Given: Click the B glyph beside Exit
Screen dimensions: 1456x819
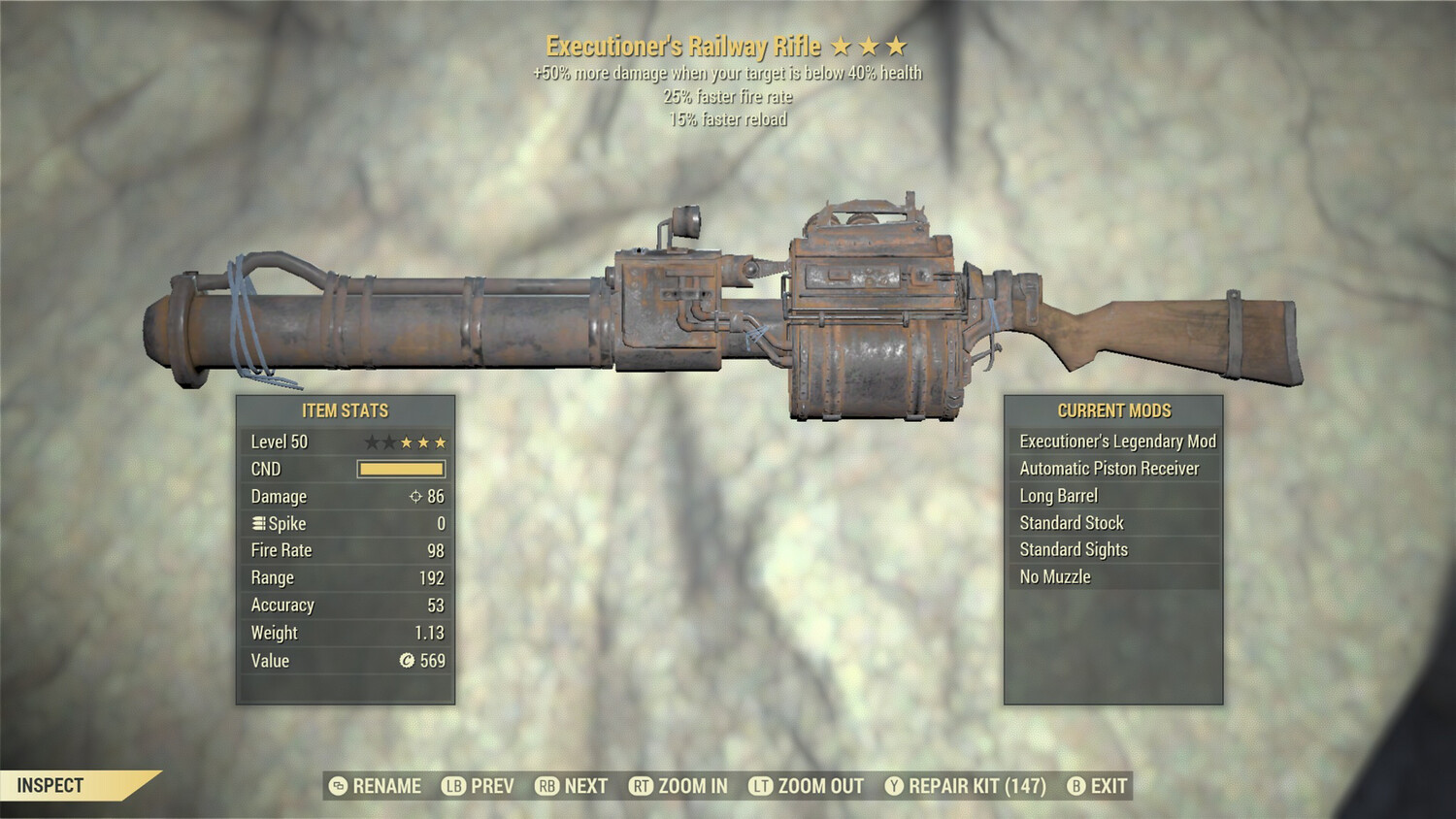Looking at the screenshot, I should (x=1075, y=786).
